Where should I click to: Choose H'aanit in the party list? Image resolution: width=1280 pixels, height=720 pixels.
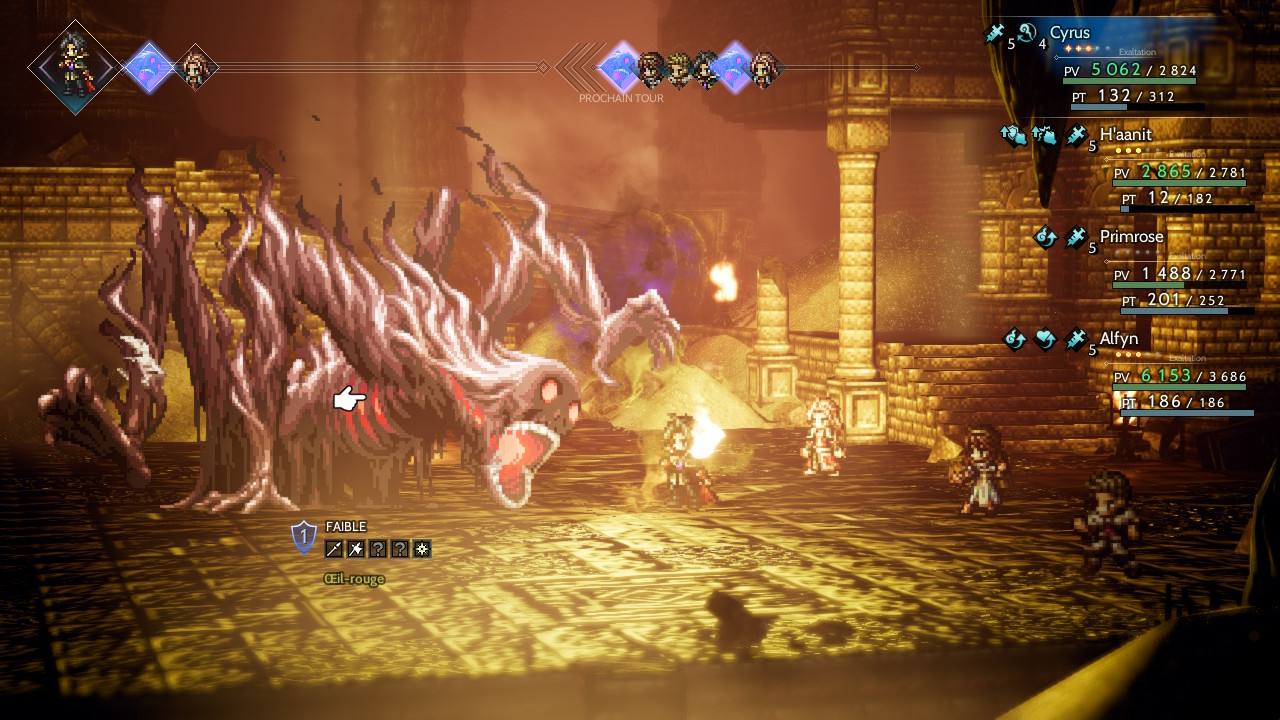(x=1126, y=135)
